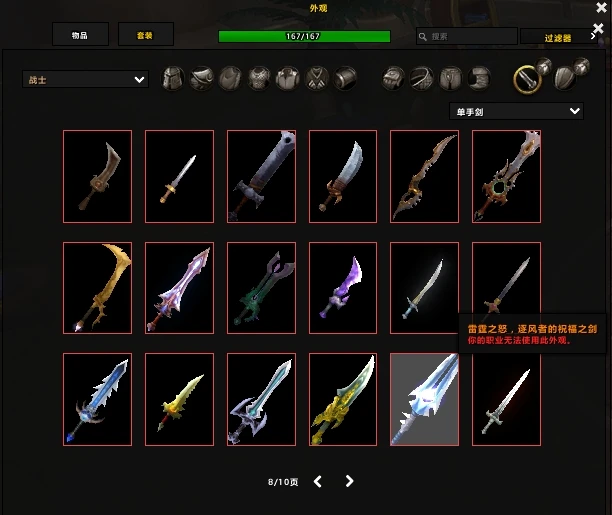Choose the ornate golden dragon sword appearance
612x515 pixels.
[343, 399]
